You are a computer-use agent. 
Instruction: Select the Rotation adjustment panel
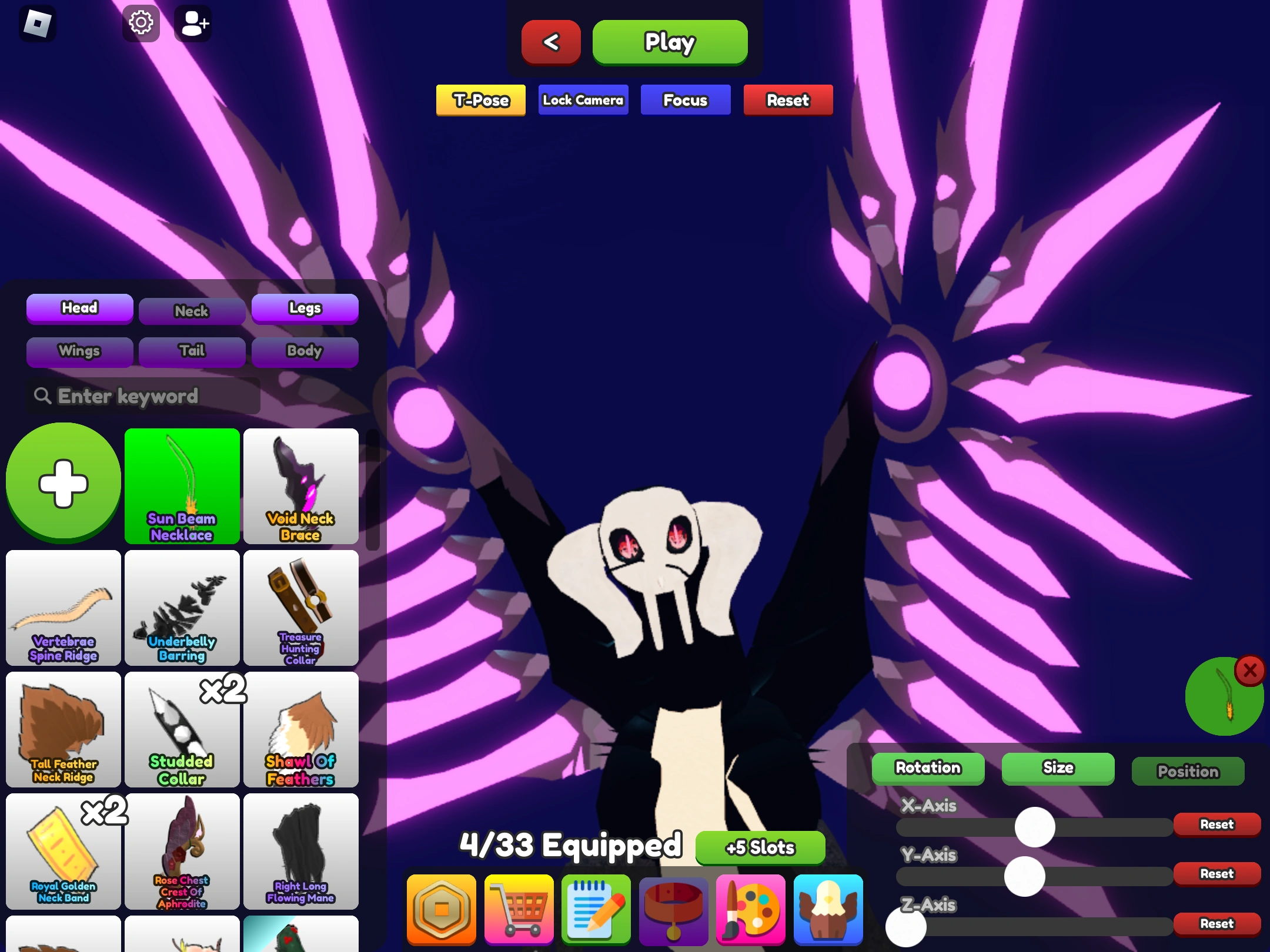tap(927, 768)
